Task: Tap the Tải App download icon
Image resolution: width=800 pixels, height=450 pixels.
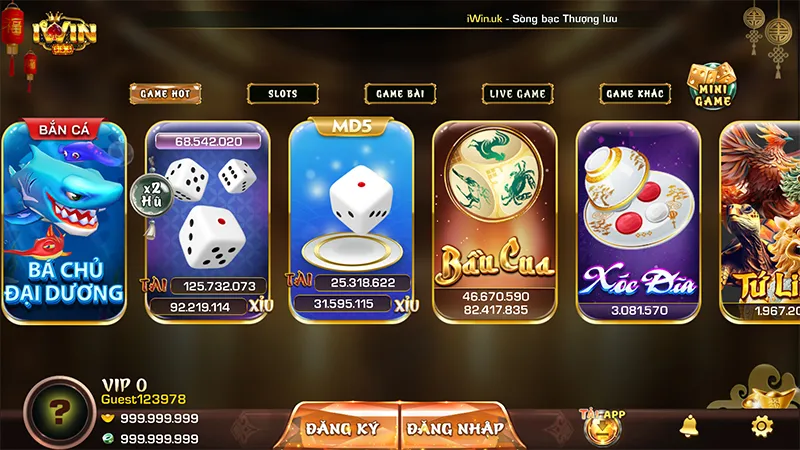Action: (x=602, y=425)
